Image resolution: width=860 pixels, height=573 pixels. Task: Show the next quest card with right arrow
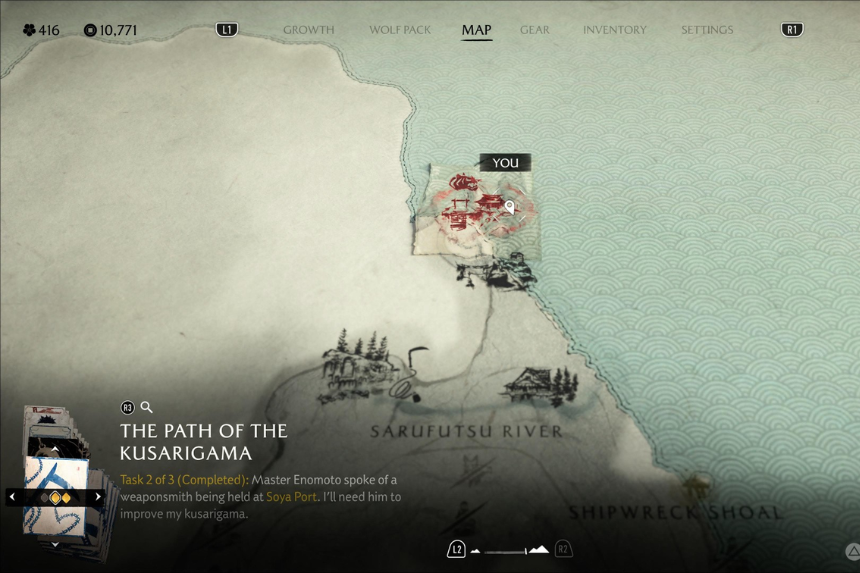tap(98, 497)
